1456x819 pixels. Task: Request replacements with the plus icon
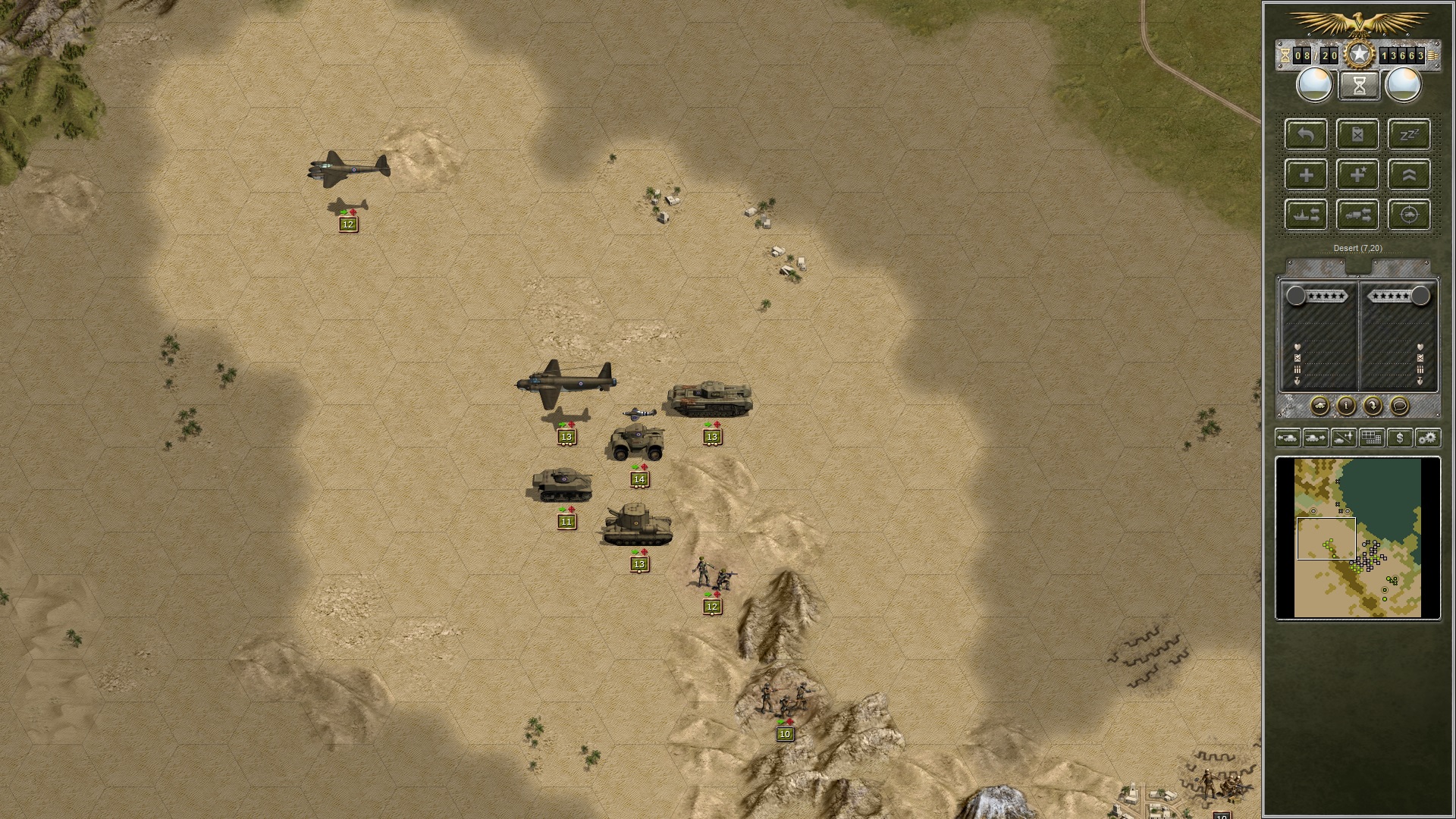1305,175
